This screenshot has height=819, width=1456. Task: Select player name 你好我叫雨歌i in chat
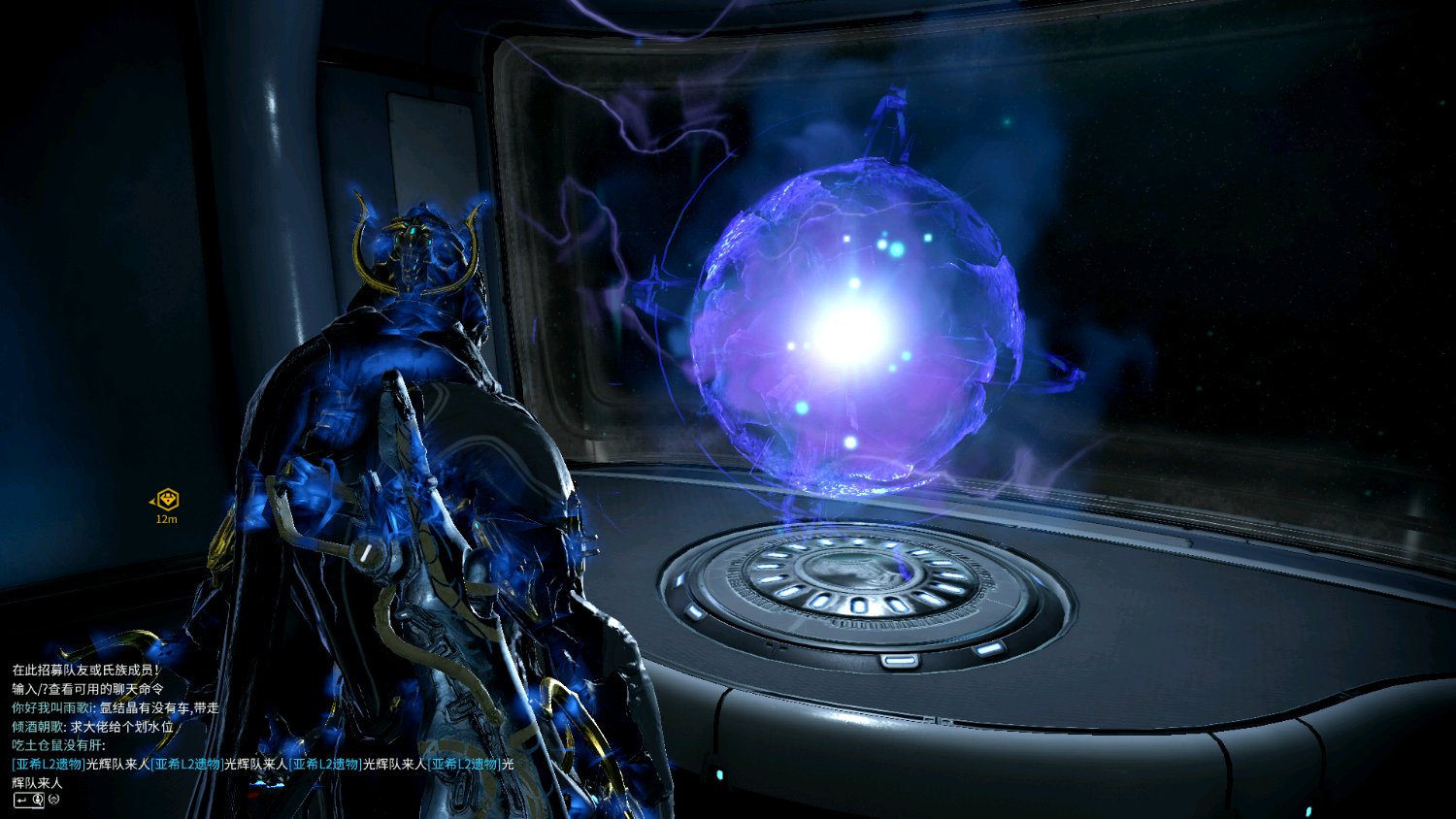coord(52,707)
